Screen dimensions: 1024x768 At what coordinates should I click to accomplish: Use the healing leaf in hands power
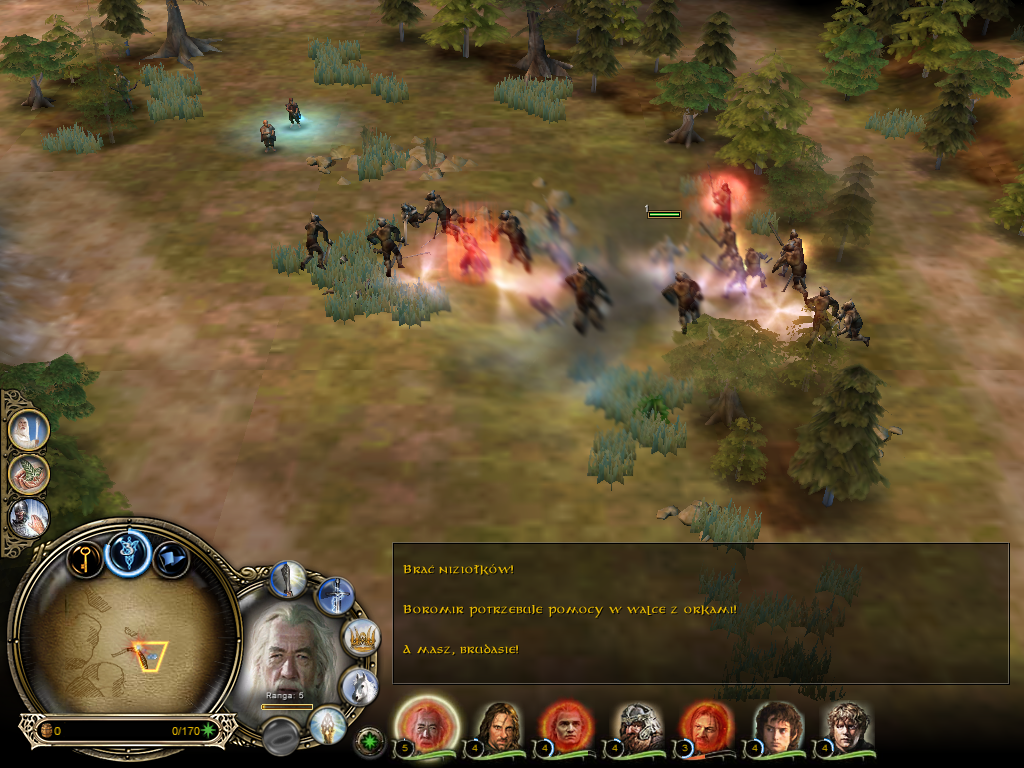29,474
